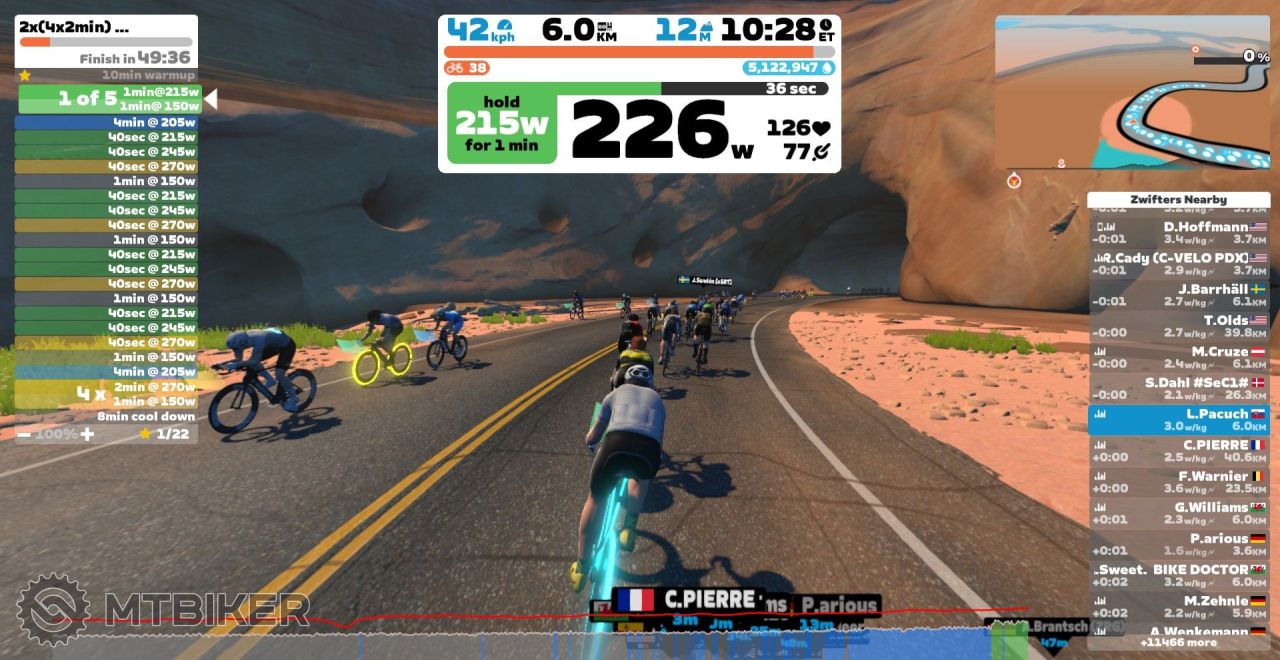
Task: Decrease workout intensity with the minus button
Action: (24, 434)
